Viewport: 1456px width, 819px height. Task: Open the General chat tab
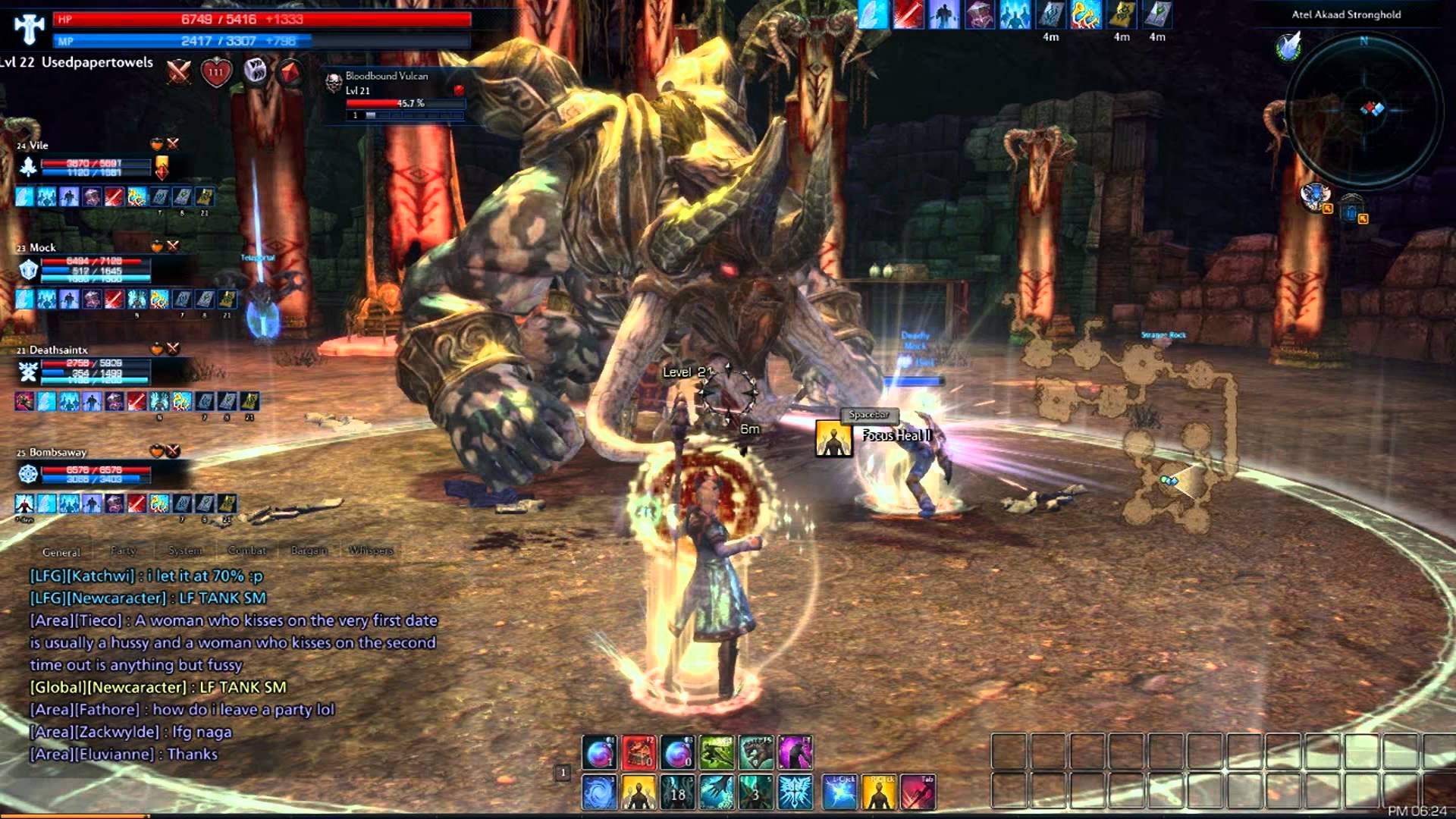pyautogui.click(x=61, y=552)
